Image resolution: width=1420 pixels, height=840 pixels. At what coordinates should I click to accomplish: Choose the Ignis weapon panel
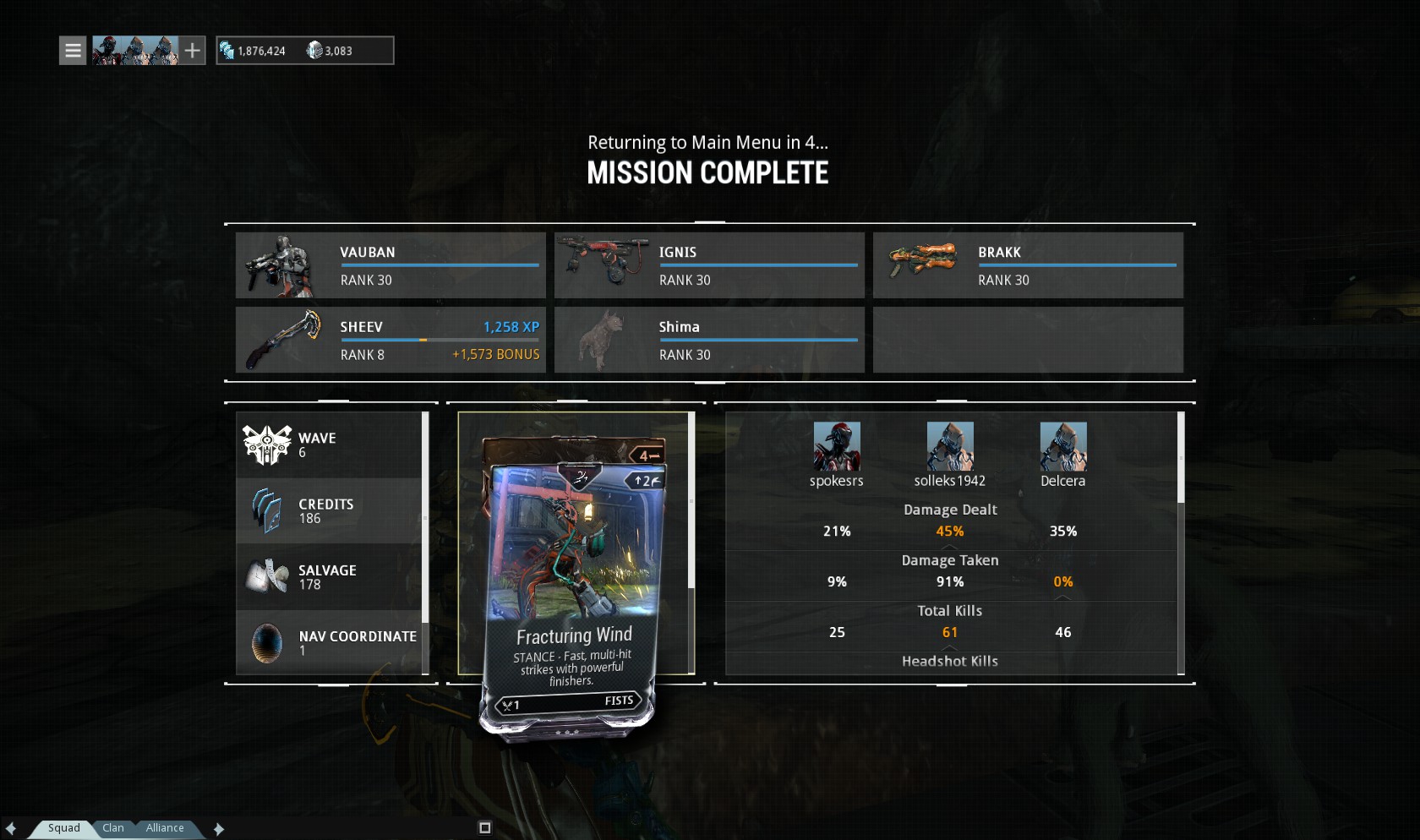click(x=709, y=265)
